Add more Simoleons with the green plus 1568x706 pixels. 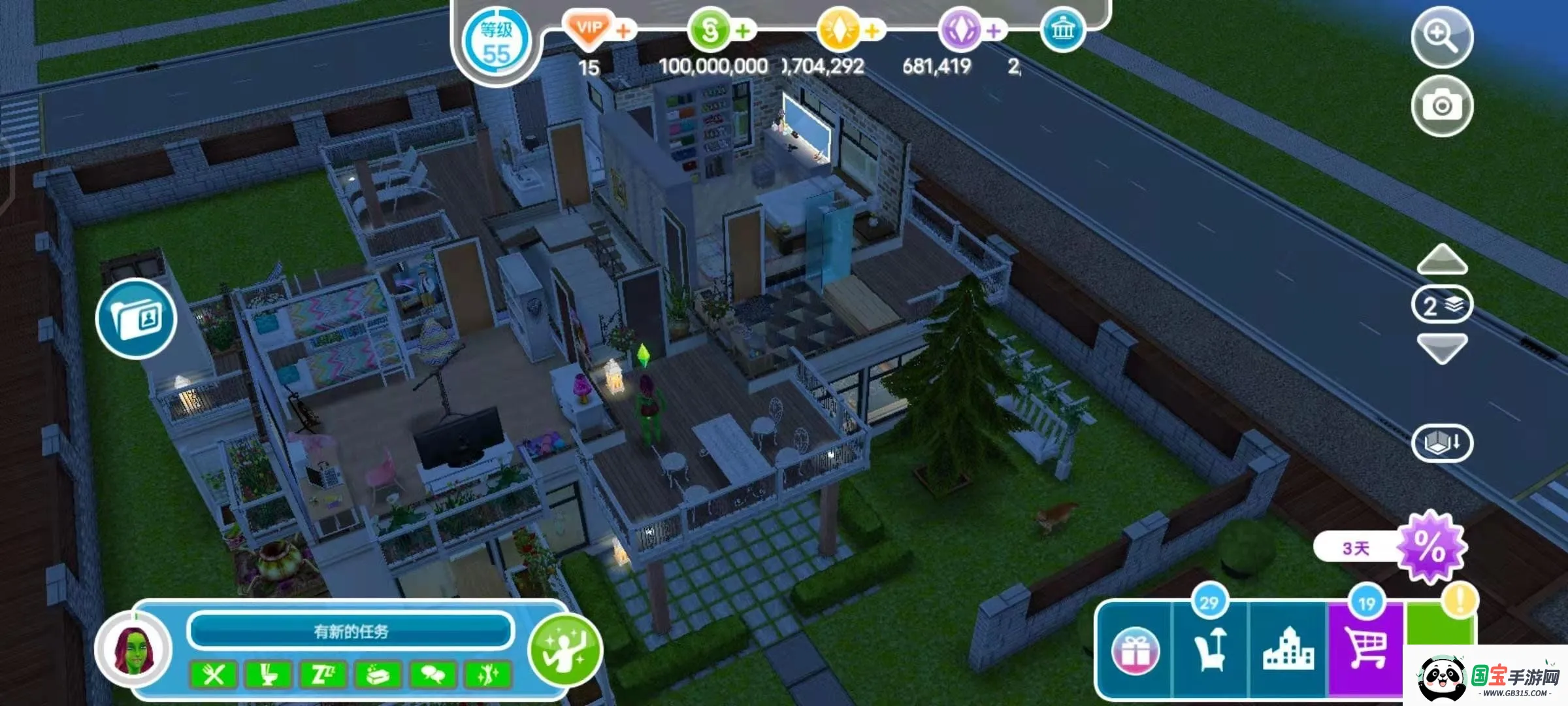(x=743, y=31)
